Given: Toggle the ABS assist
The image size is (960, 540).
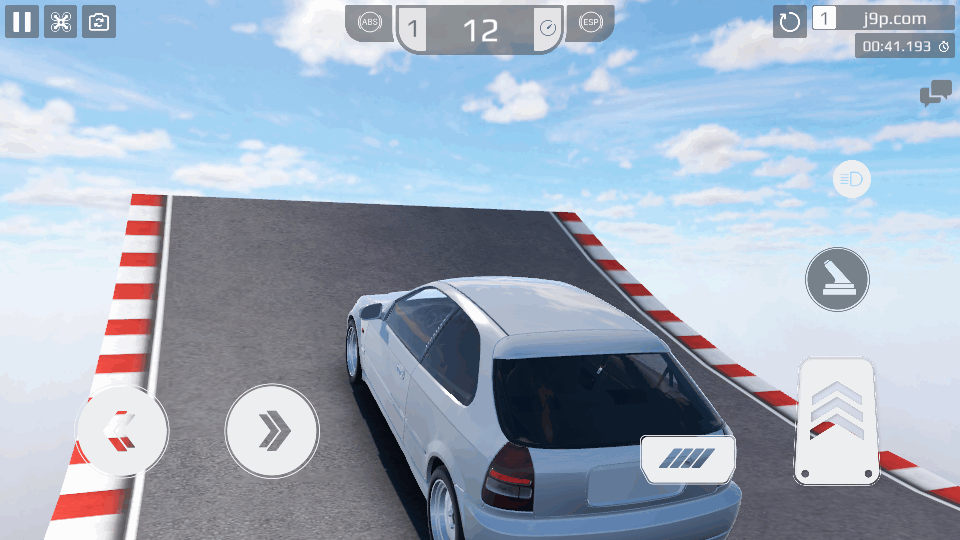Looking at the screenshot, I should [x=370, y=23].
